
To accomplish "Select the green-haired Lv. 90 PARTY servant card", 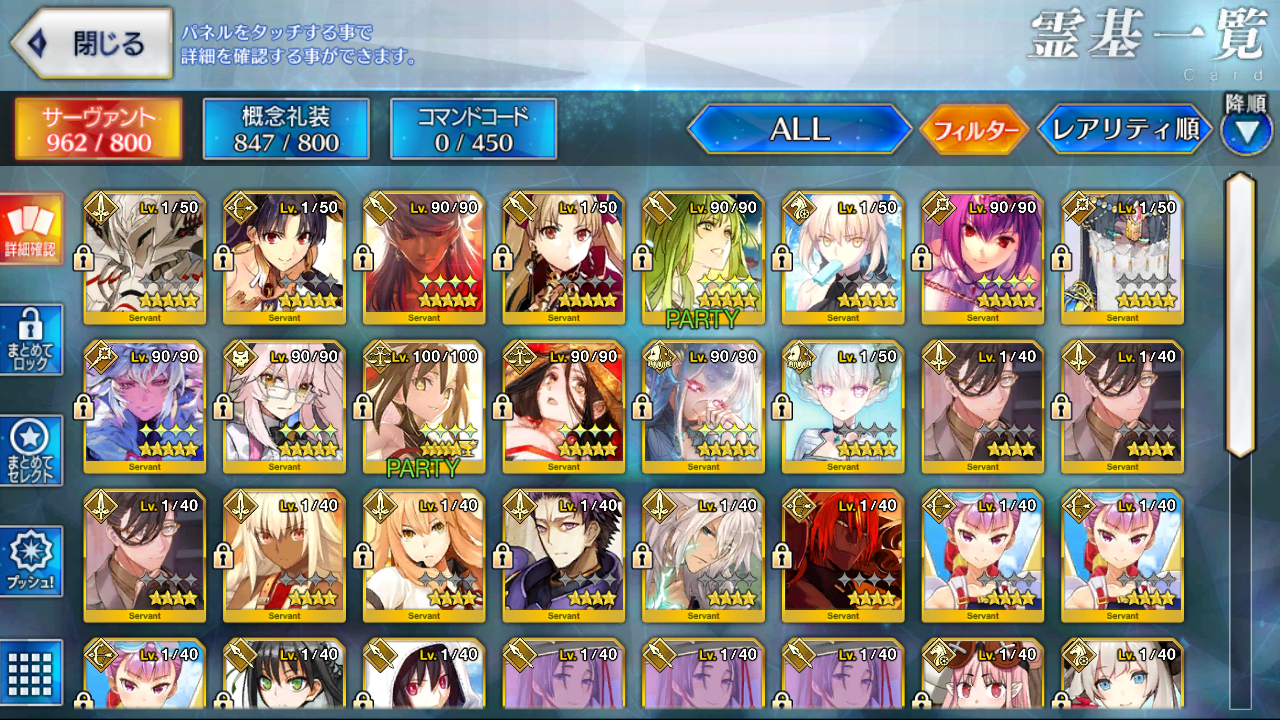I will click(703, 258).
